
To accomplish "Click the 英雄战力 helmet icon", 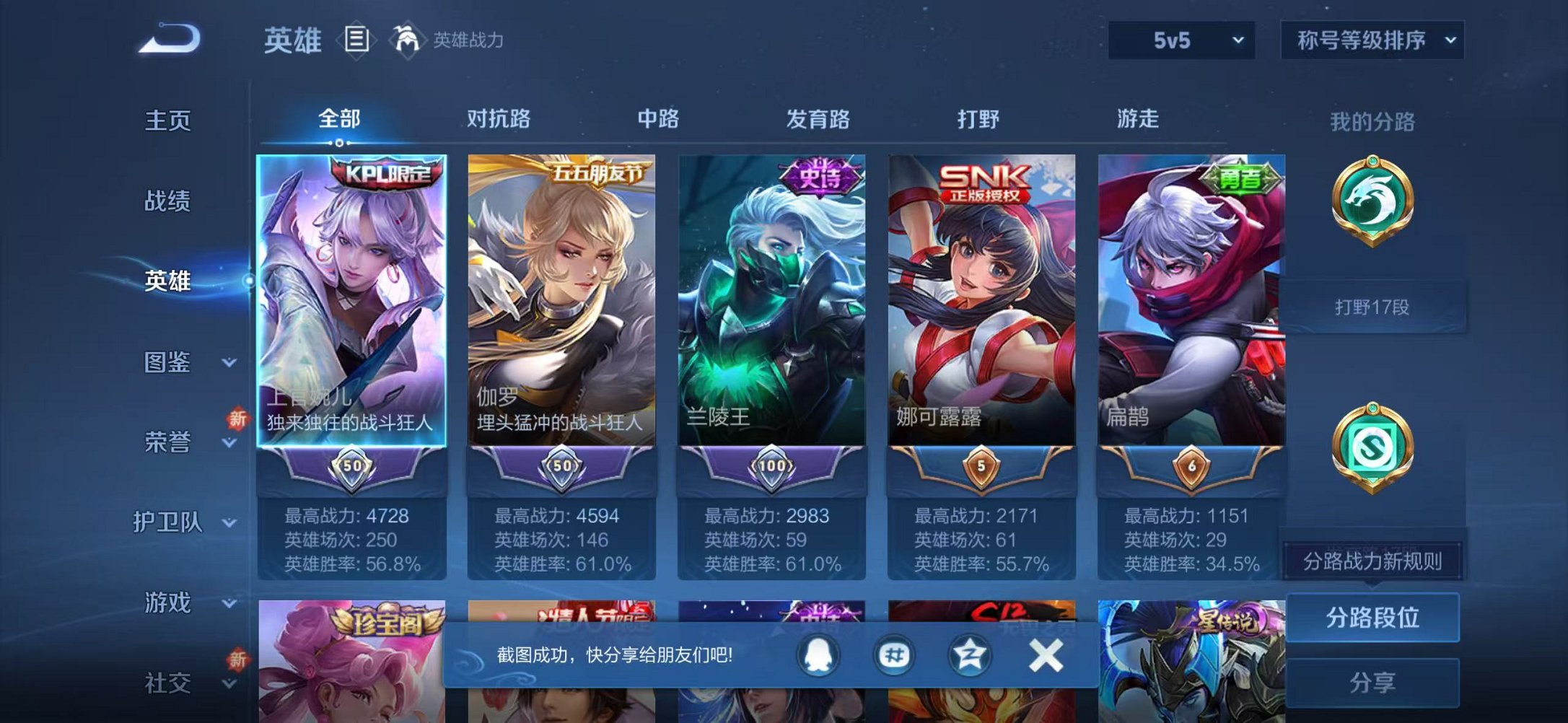I will pos(406,41).
